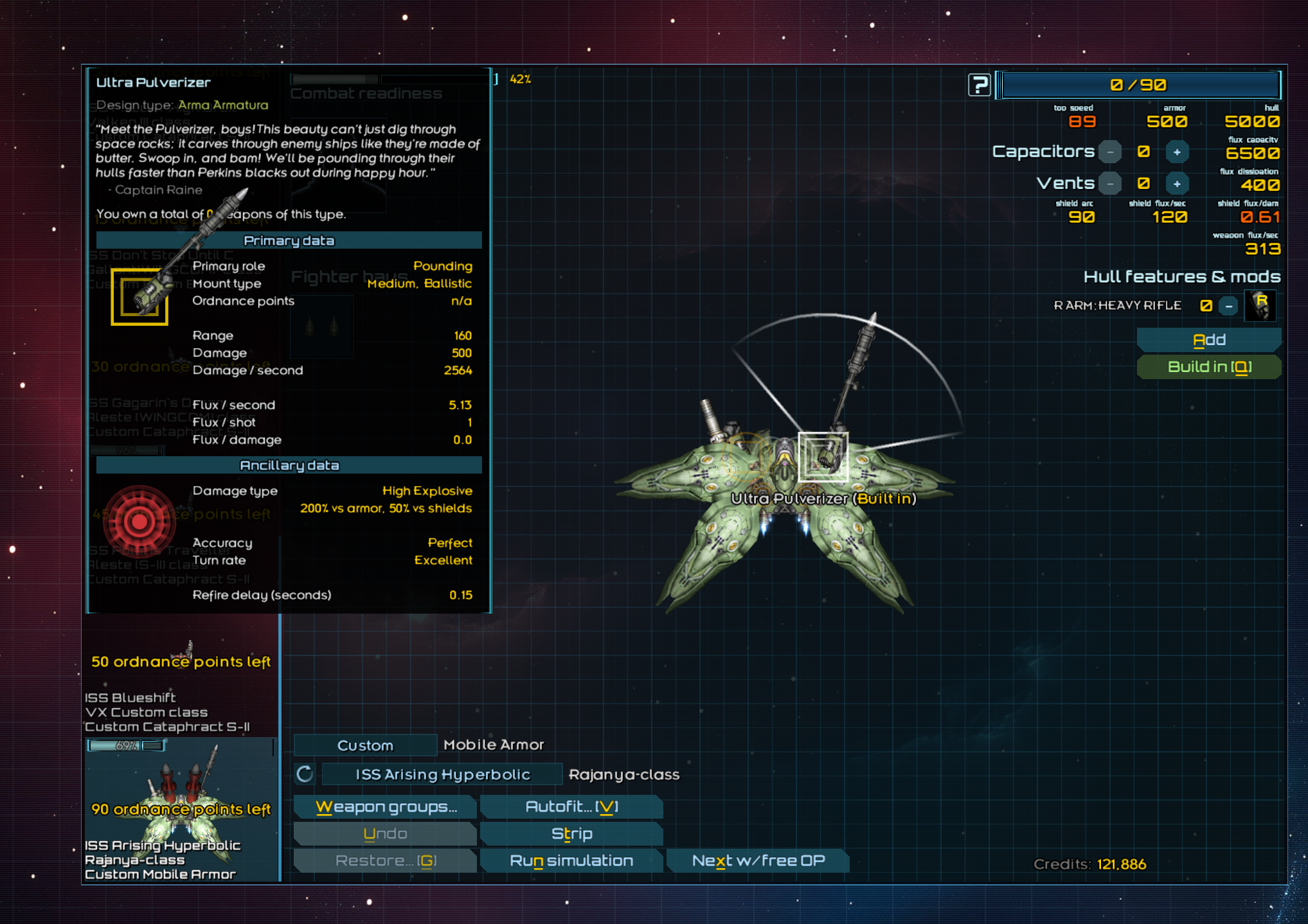Select the Ultra Pulverizer weapon slot on ship
This screenshot has height=924, width=1308.
pyautogui.click(x=823, y=457)
